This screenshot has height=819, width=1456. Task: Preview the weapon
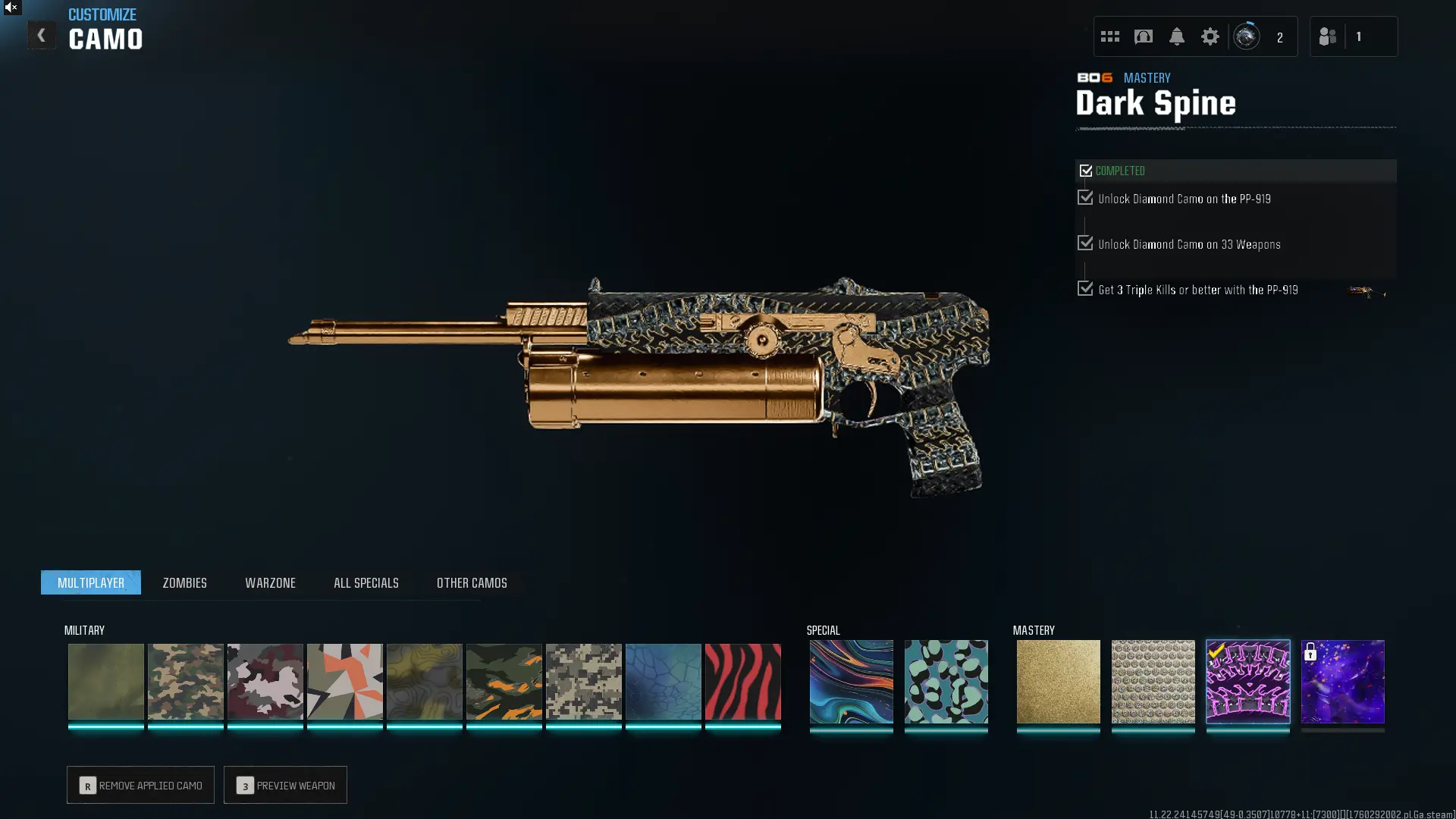285,785
